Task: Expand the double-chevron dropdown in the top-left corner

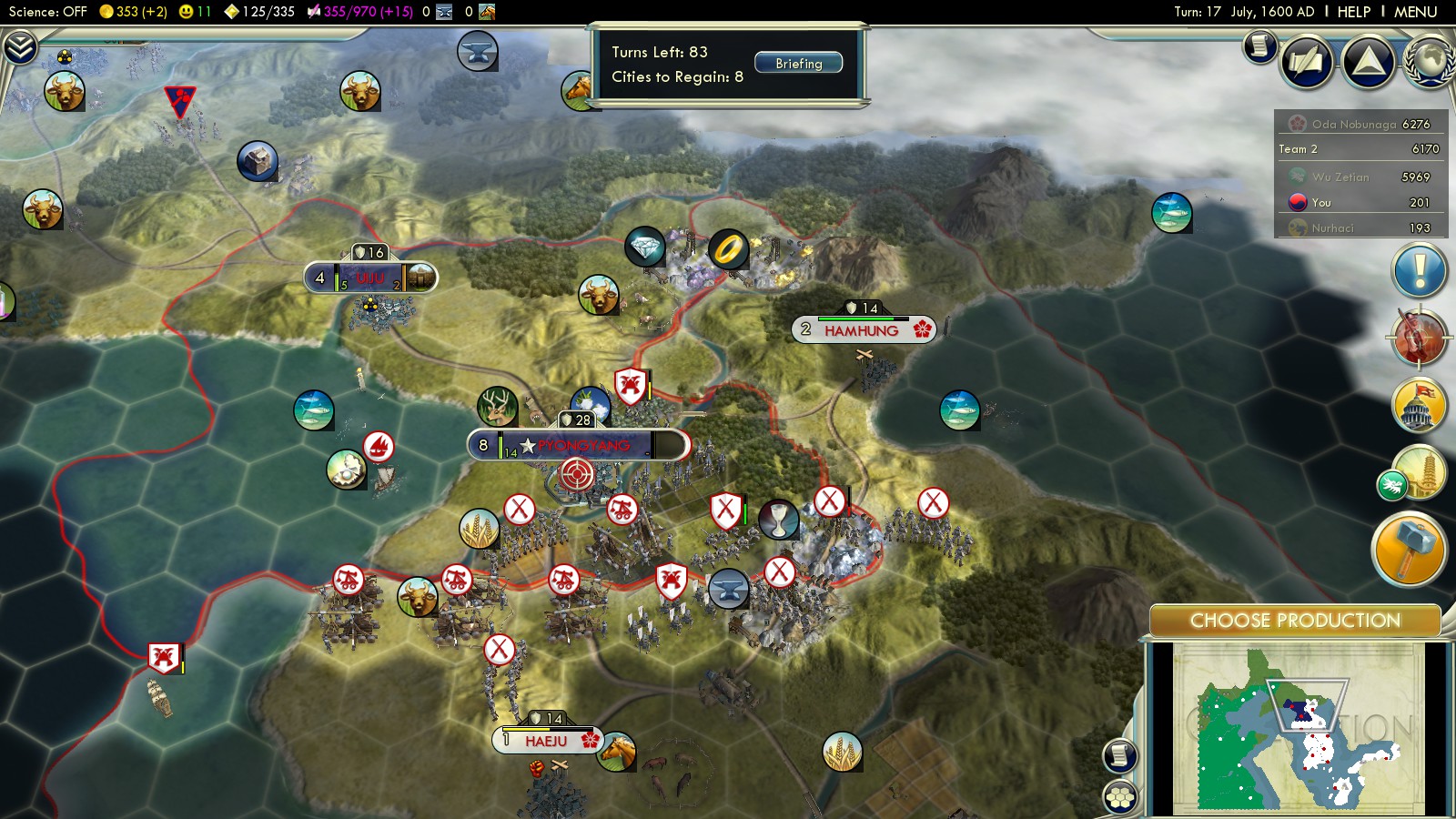Action: point(19,47)
